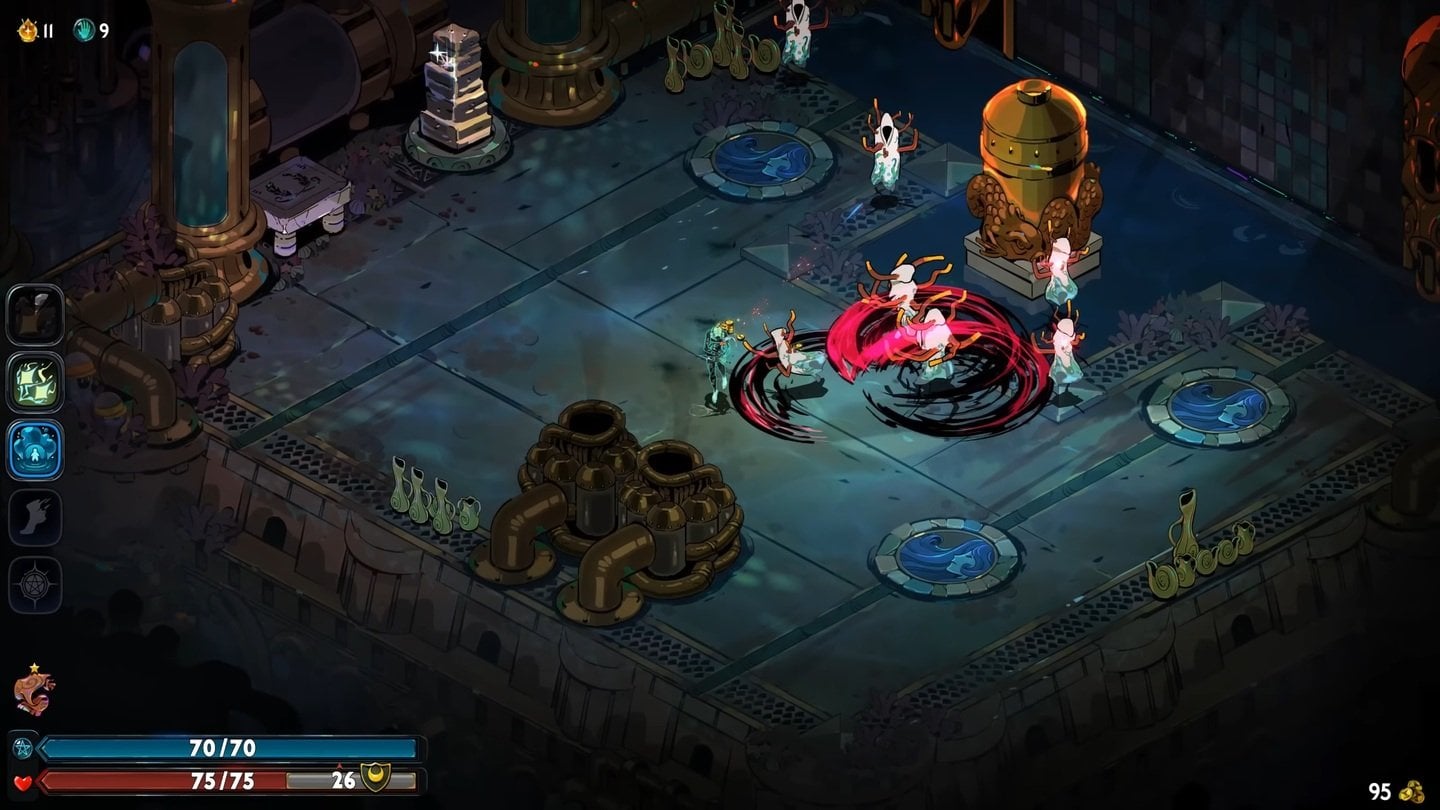This screenshot has height=810, width=1440.
Task: Click the orange keepsake icon with star
Action: pos(33,692)
